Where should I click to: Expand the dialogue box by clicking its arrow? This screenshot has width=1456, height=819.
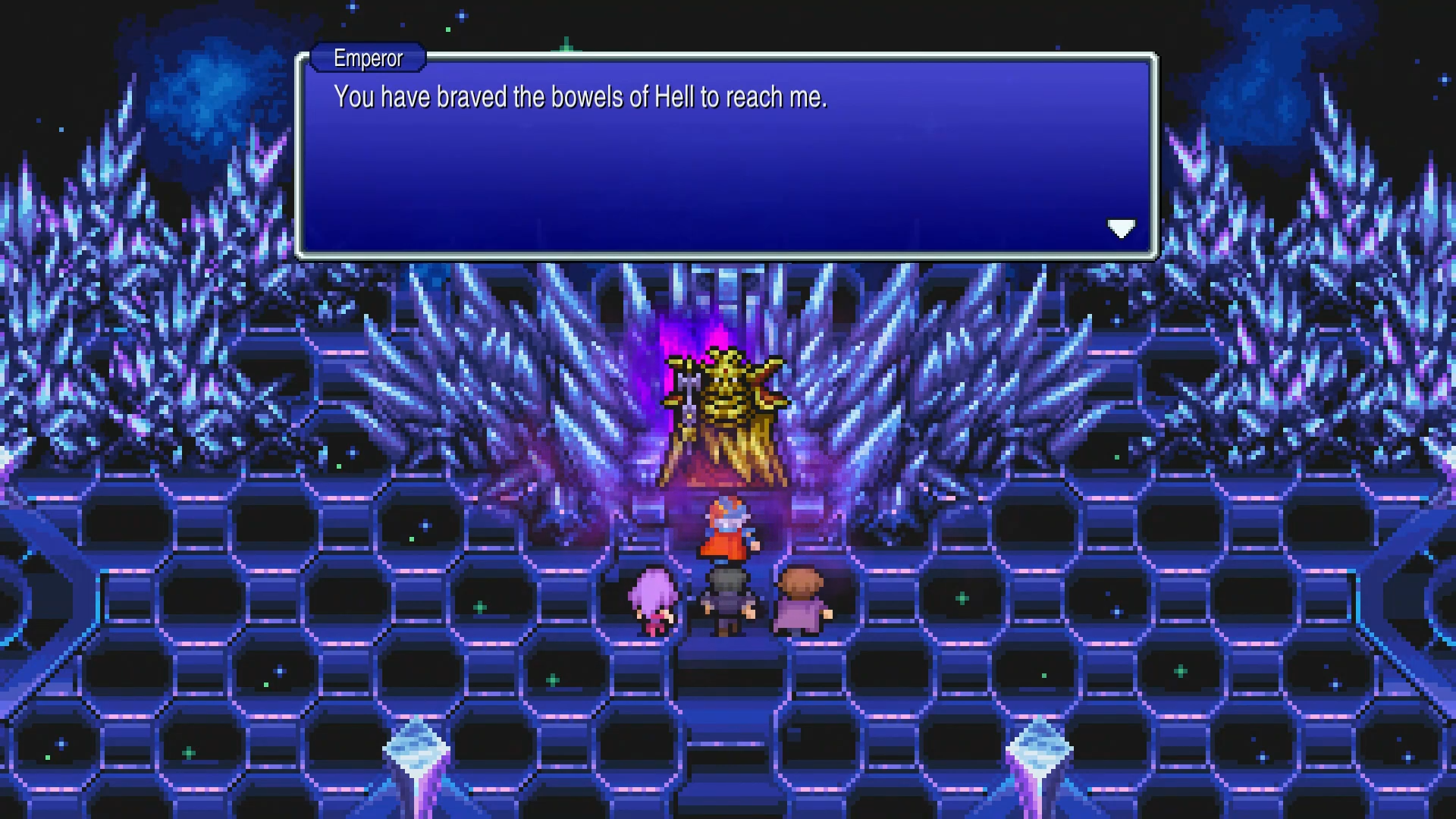[x=1122, y=228]
